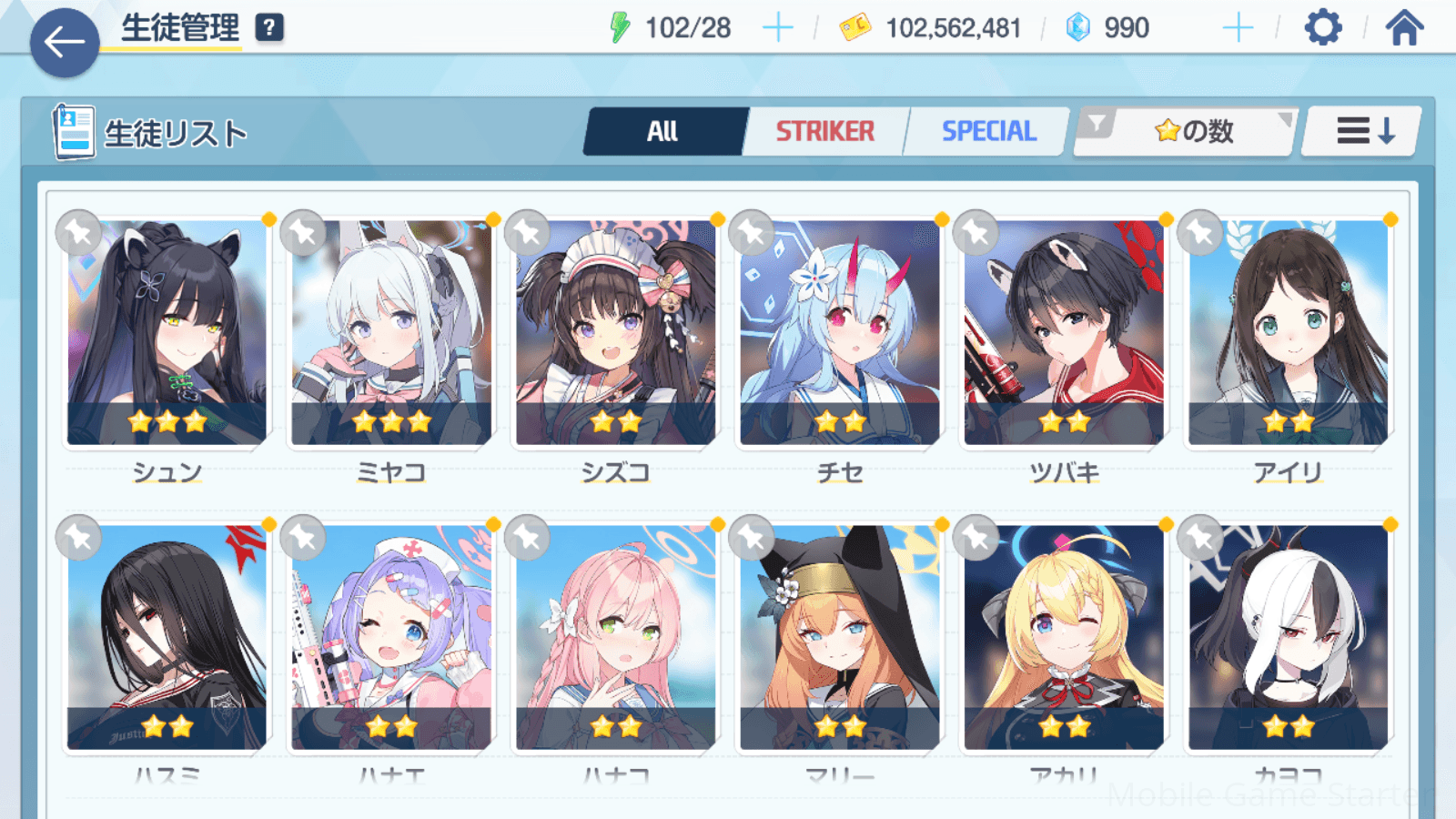Toggle the sort order arrow button
Viewport: 1456px width, 819px height.
click(x=1363, y=132)
